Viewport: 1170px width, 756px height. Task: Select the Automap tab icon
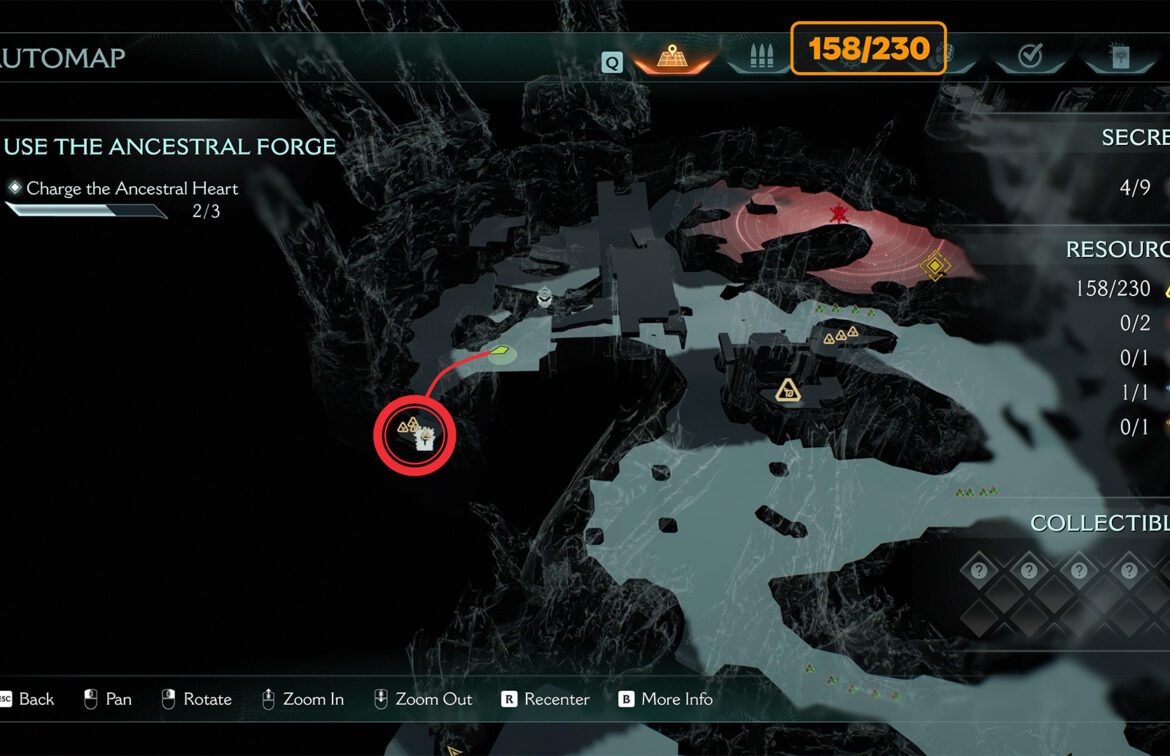(x=670, y=56)
